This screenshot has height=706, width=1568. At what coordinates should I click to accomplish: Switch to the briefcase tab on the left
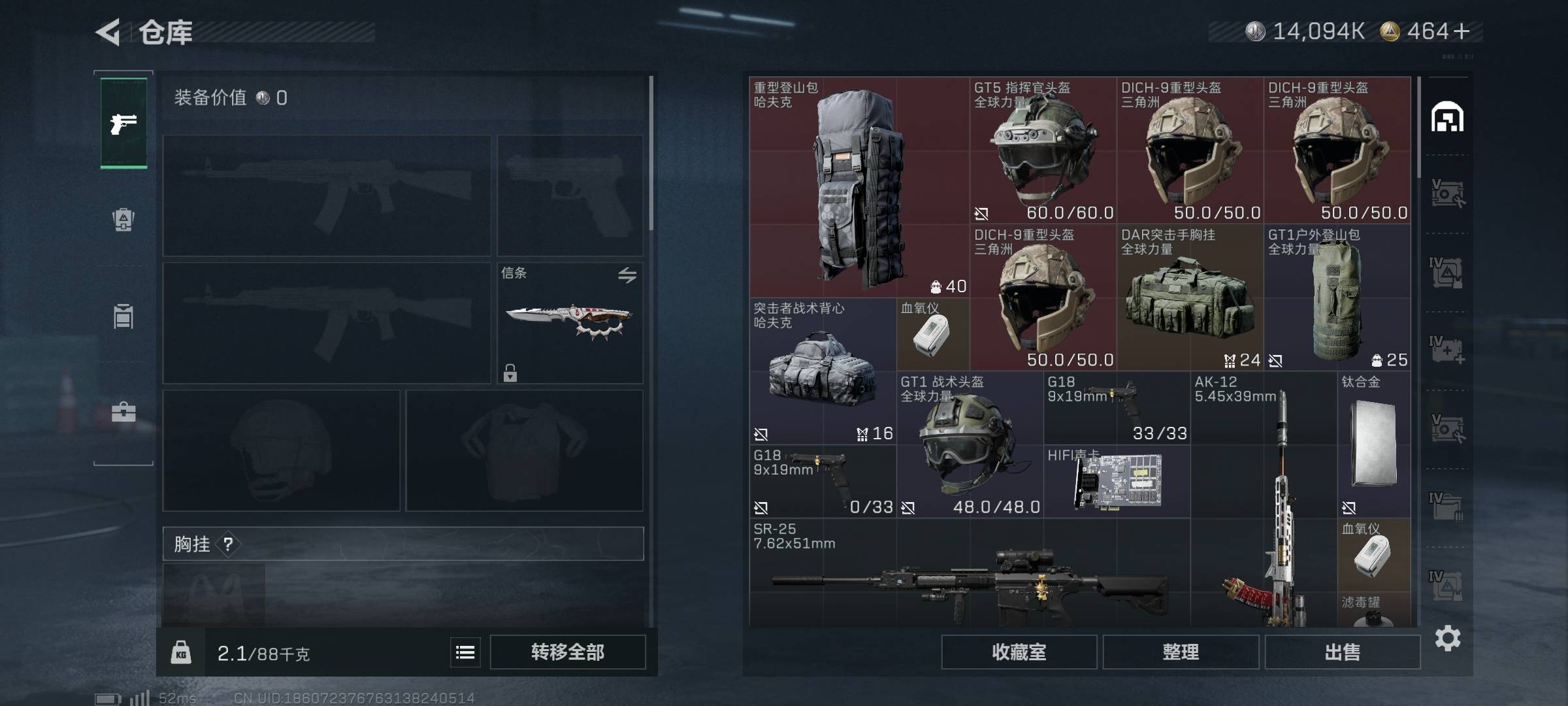pyautogui.click(x=123, y=412)
